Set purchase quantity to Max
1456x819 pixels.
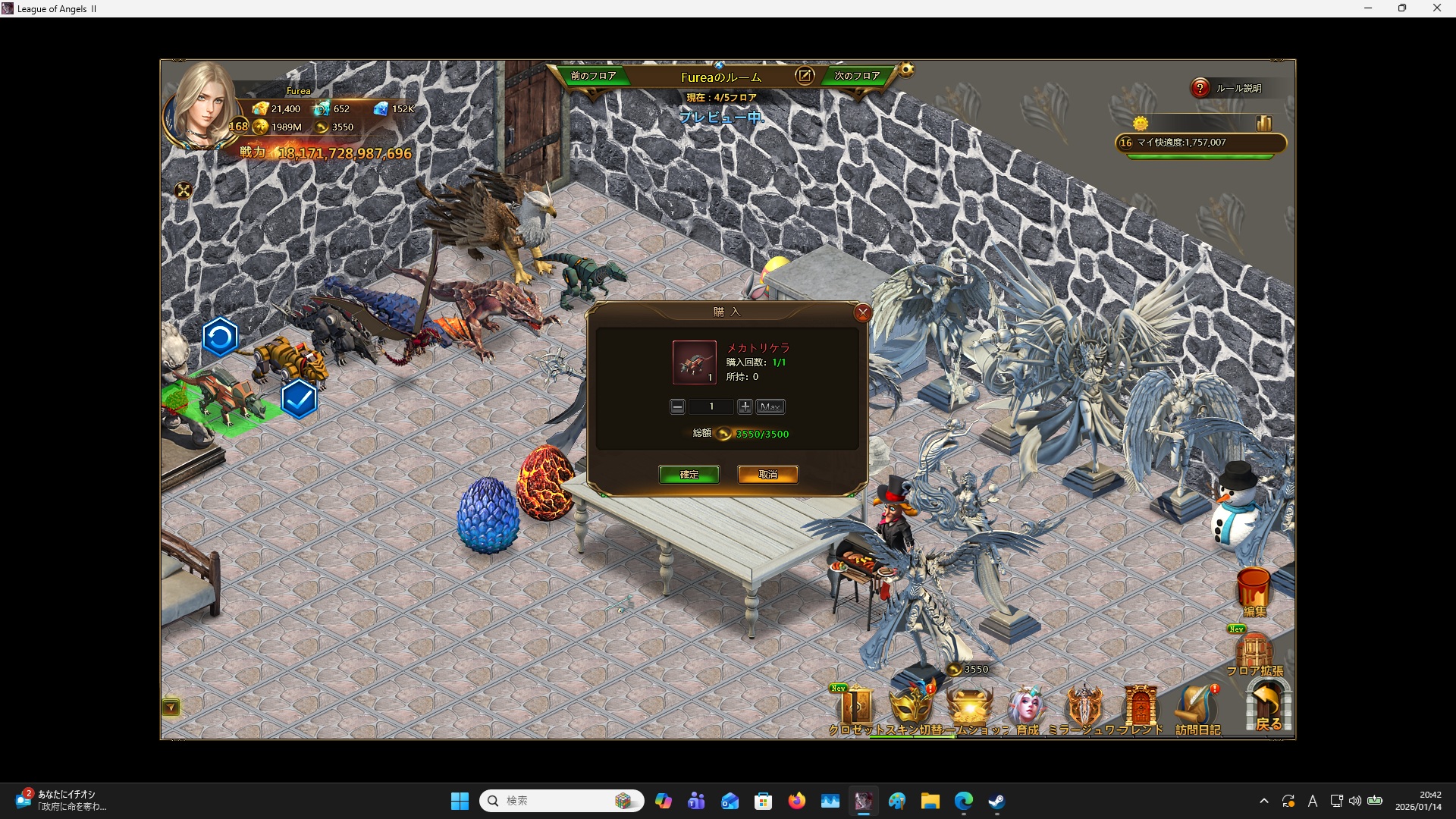(x=770, y=407)
